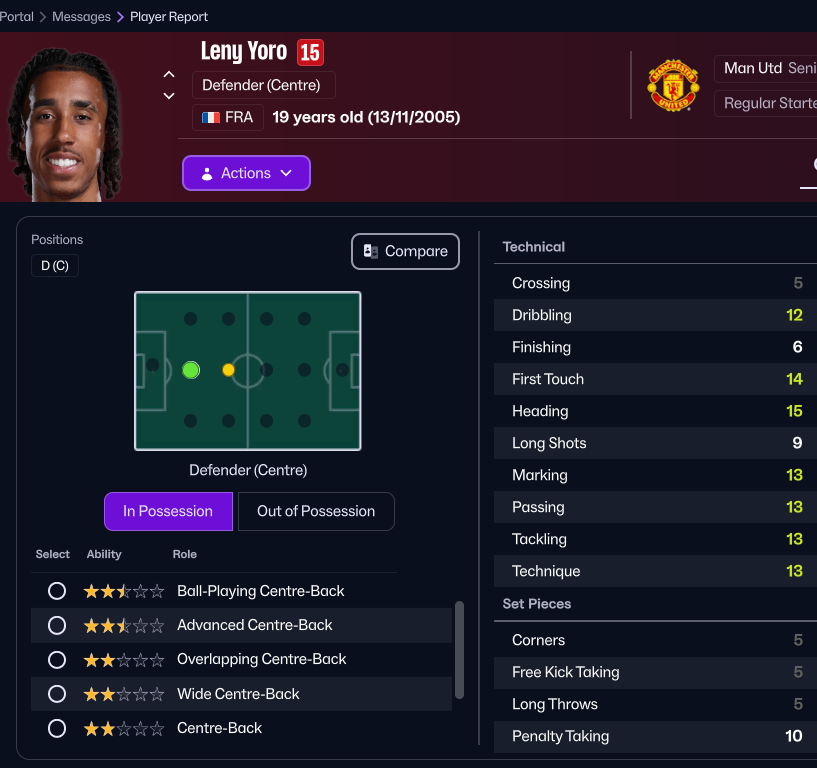817x768 pixels.
Task: Select the plain Centre-Back role
Action: [57, 728]
